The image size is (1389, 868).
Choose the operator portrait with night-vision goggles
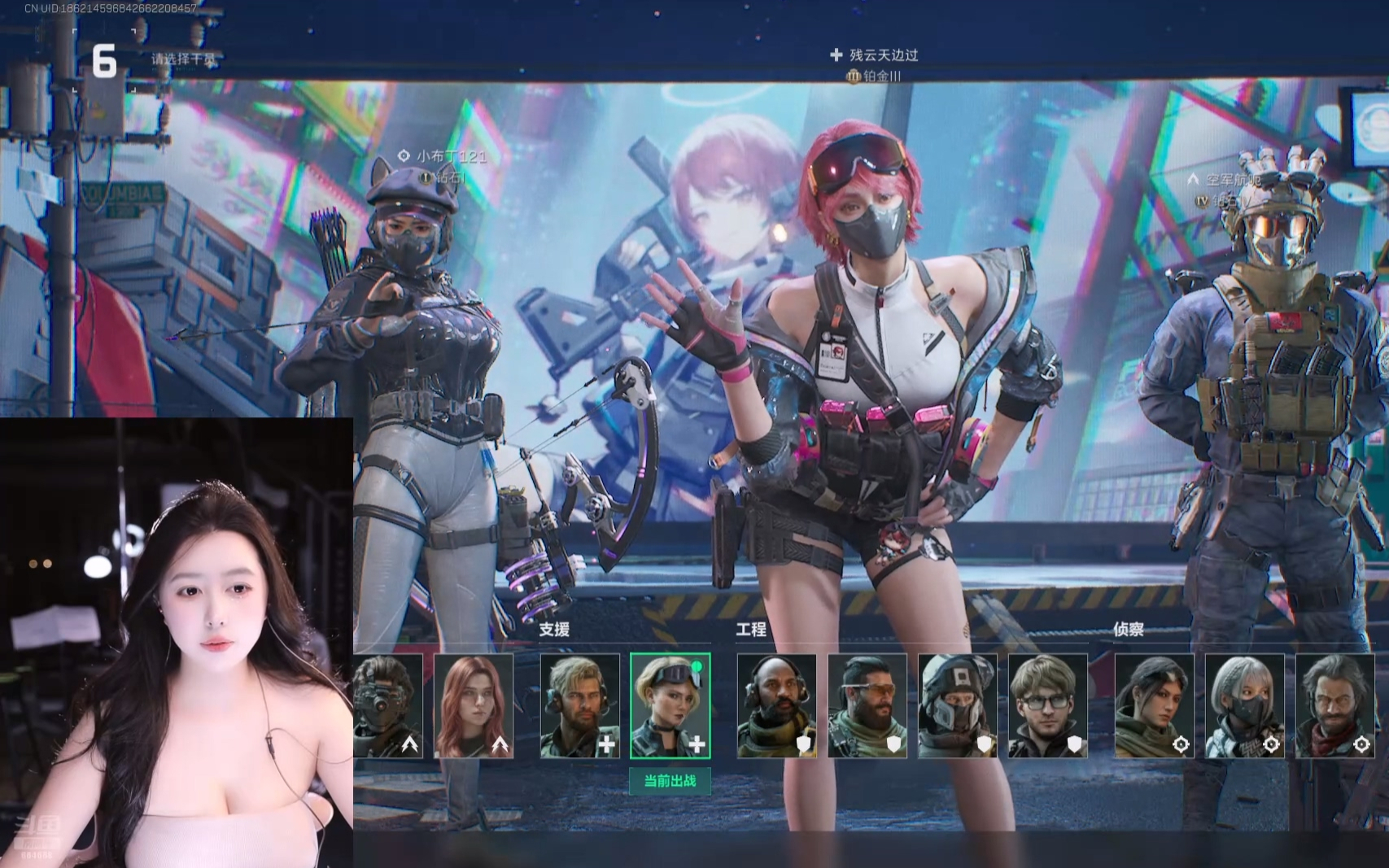tap(387, 705)
